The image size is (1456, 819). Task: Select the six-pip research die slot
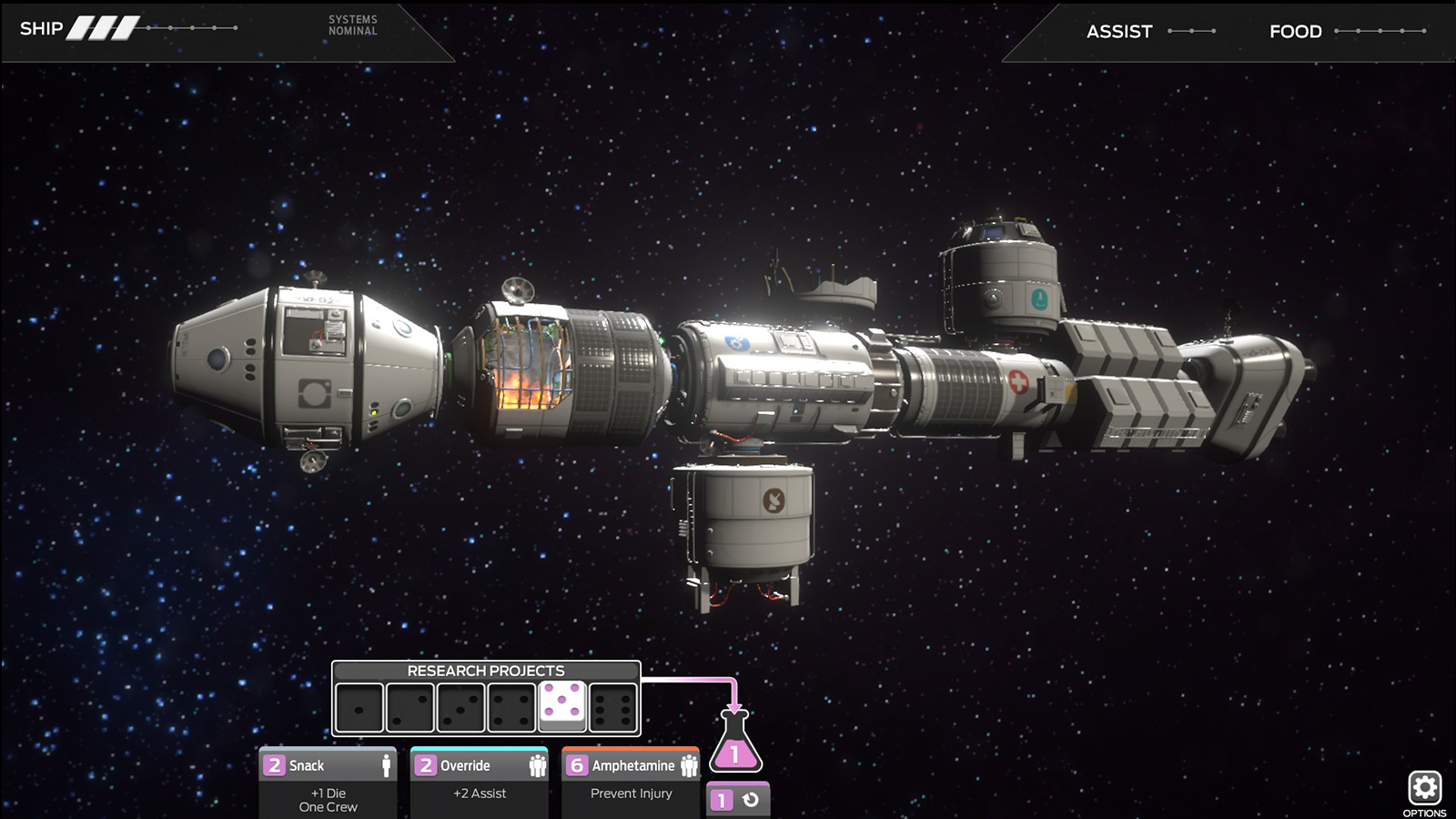(x=613, y=708)
